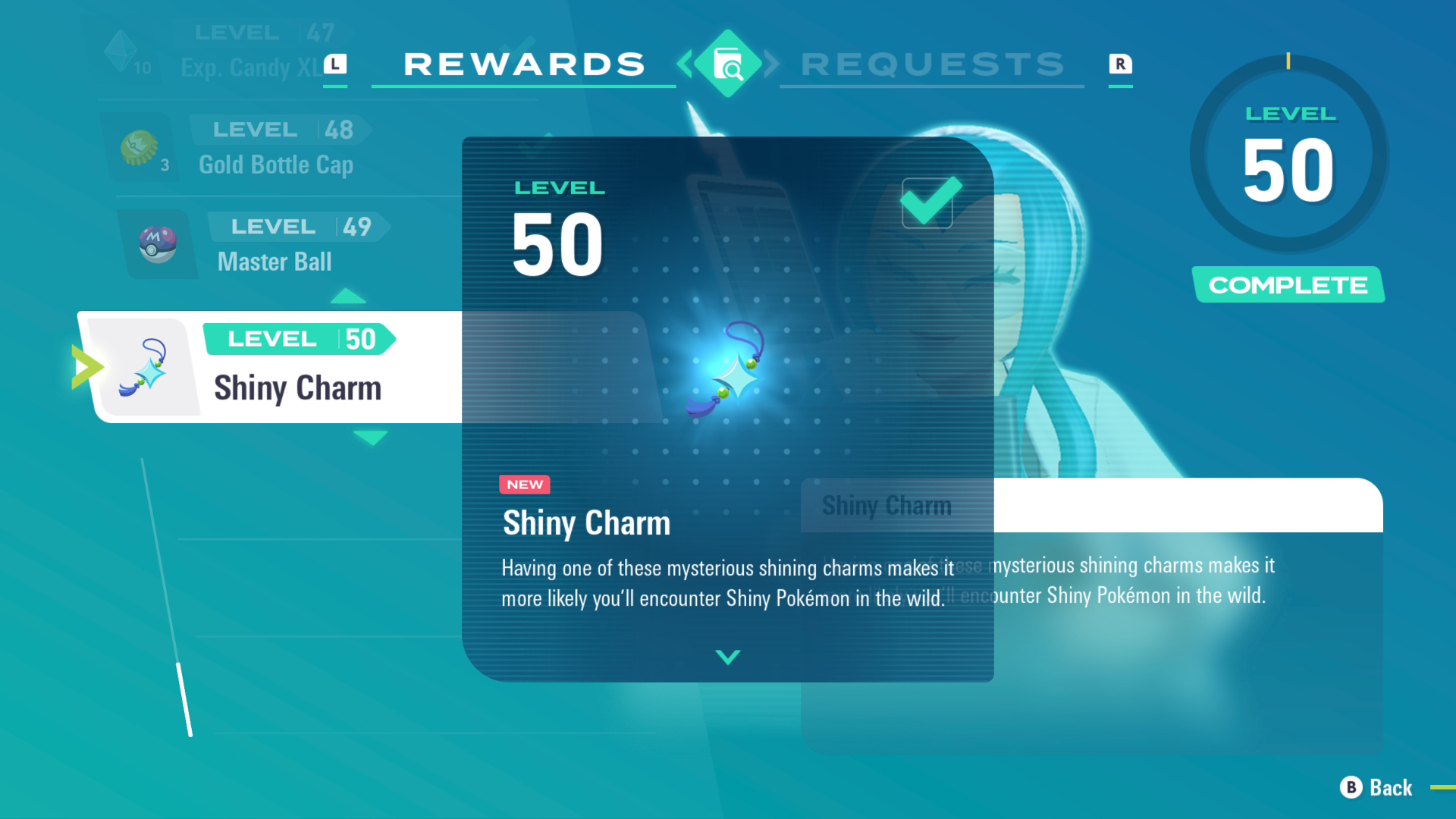The width and height of the screenshot is (1456, 819).
Task: Expand the down chevron in the reward popup
Action: coord(726,658)
